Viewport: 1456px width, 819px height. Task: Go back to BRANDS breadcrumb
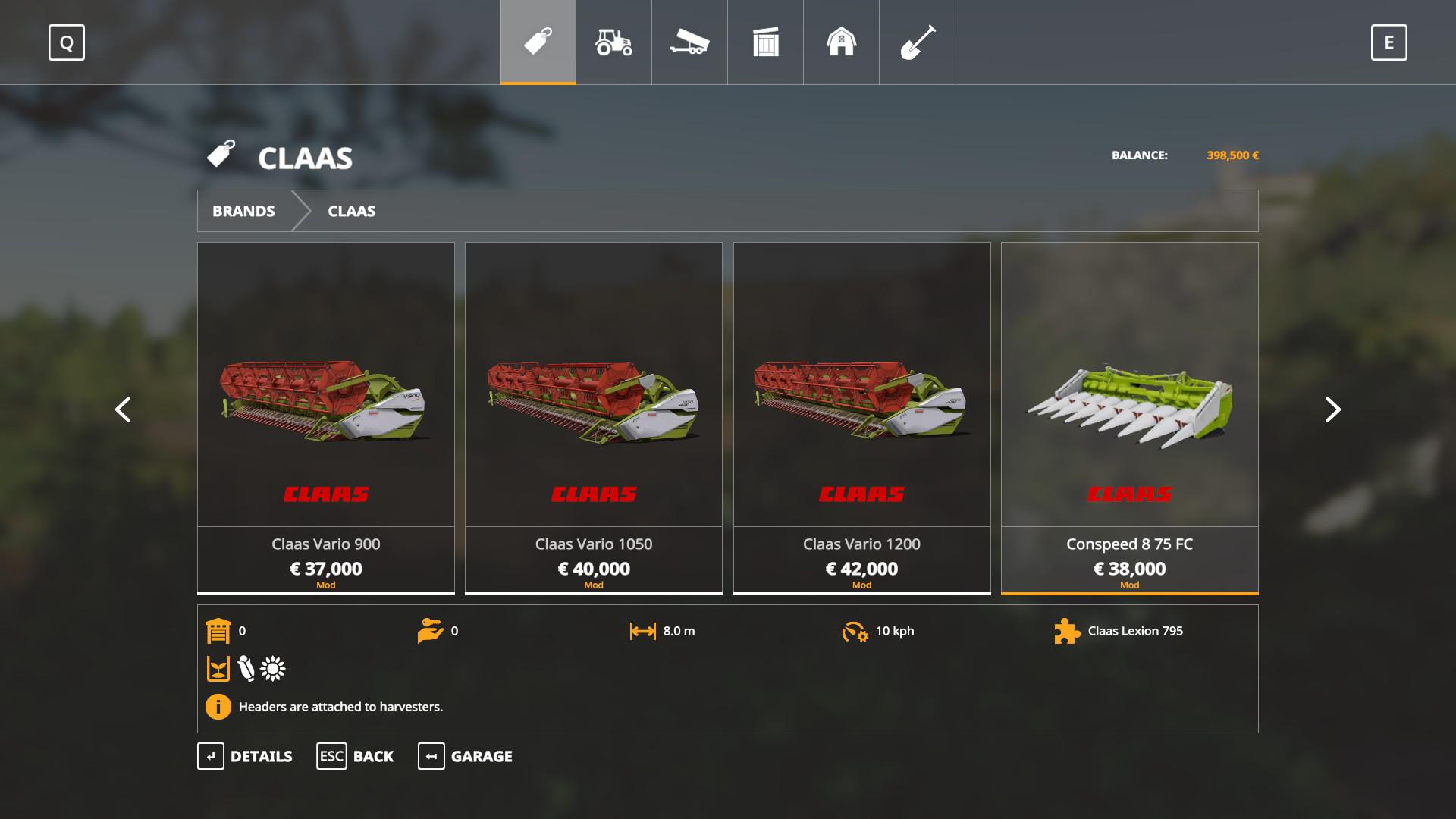point(243,211)
